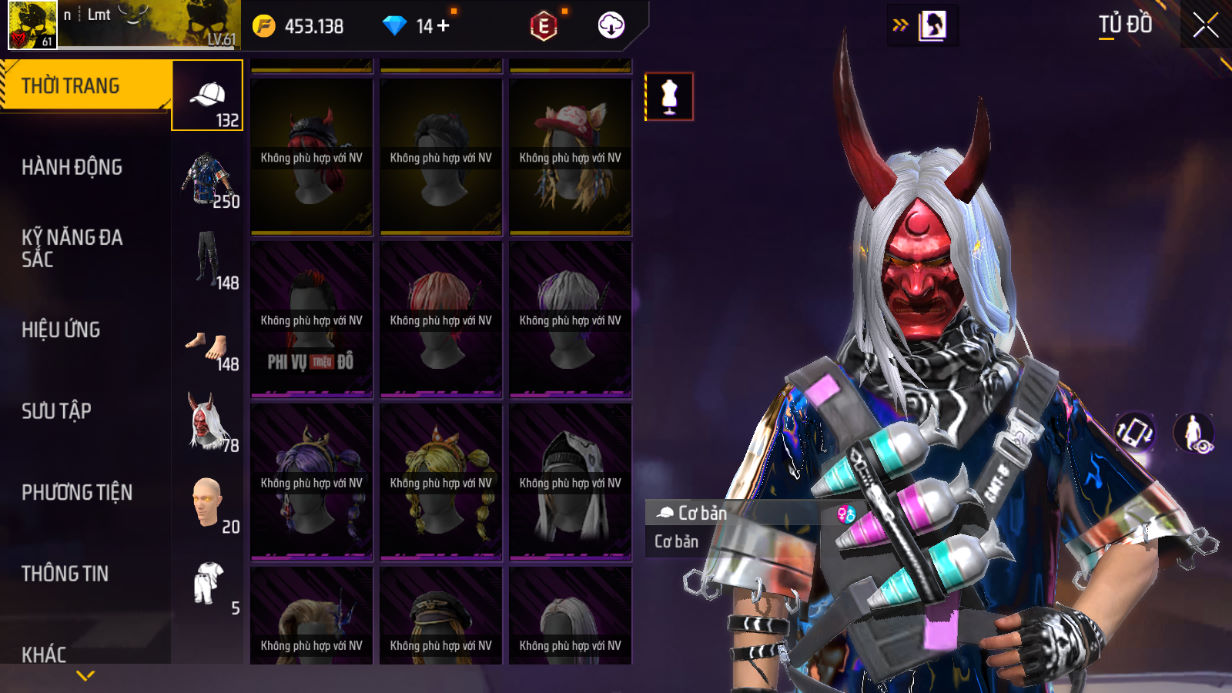1232x693 pixels.
Task: Select the white outfit set subcategory
Action: point(207,585)
